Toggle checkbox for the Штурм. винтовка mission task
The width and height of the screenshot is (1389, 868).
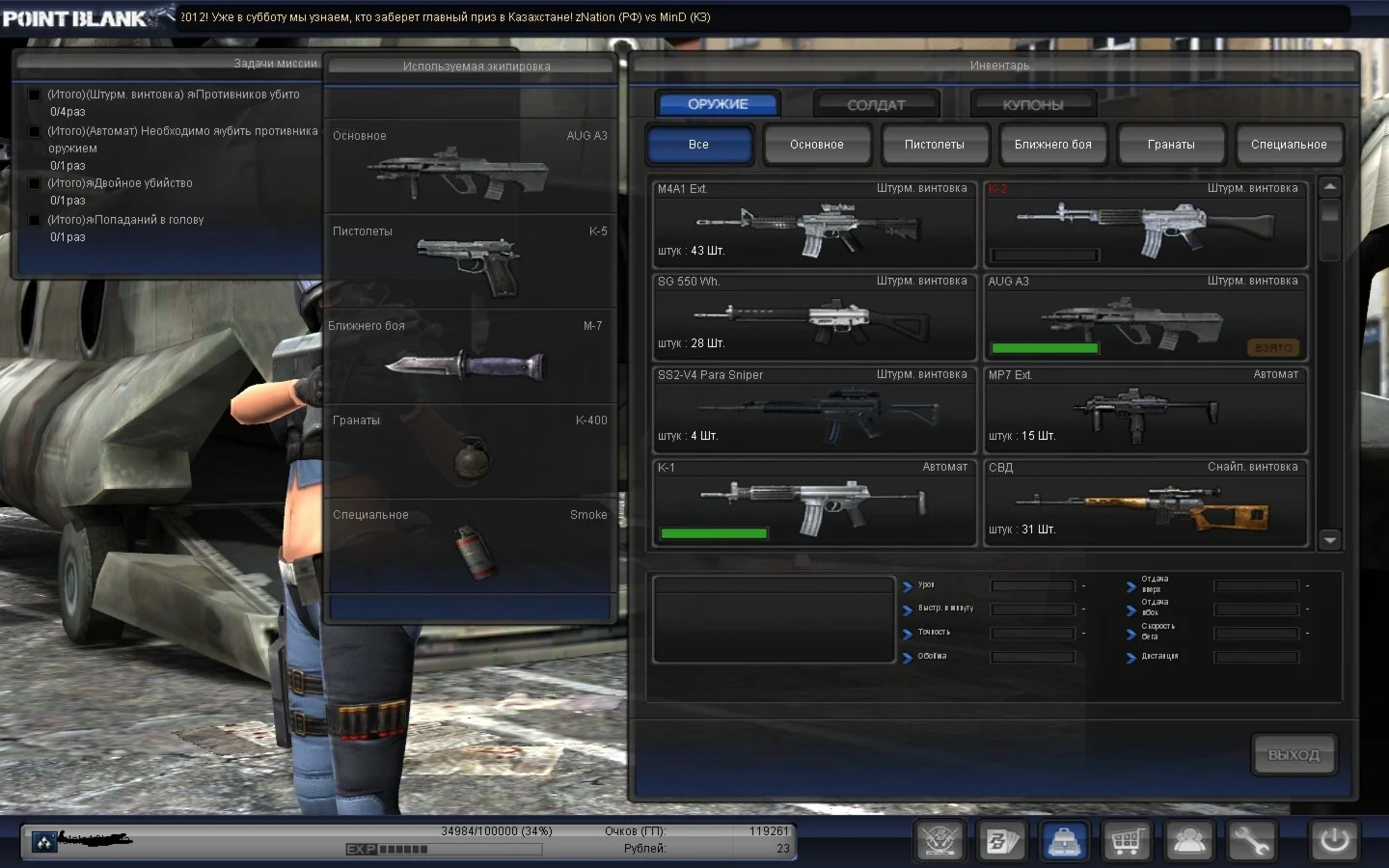pyautogui.click(x=35, y=95)
